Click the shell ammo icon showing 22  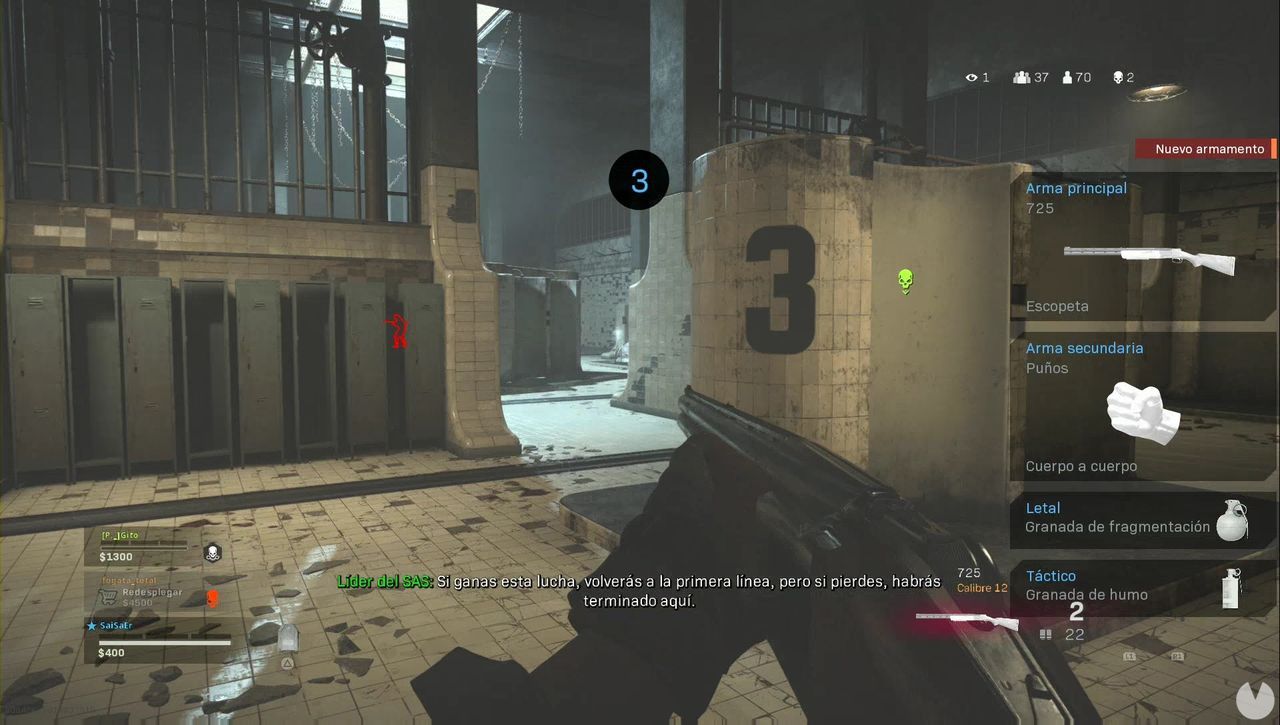point(1045,634)
